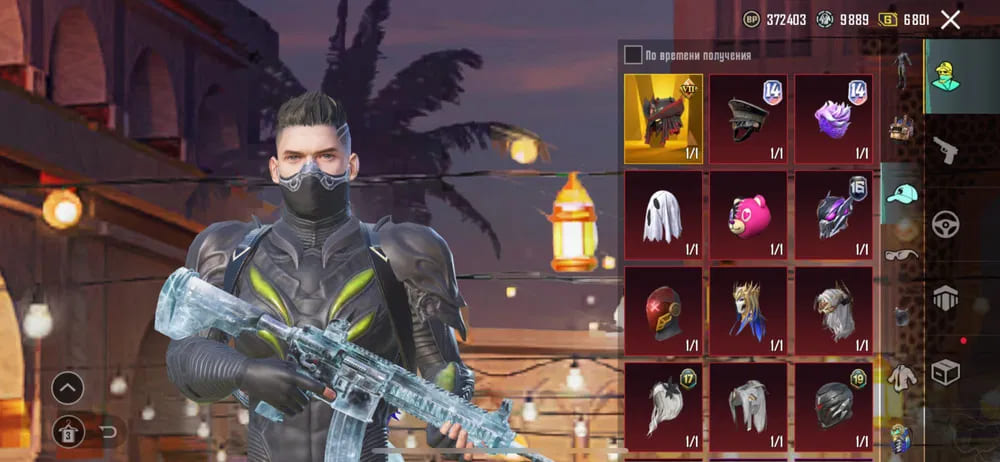The width and height of the screenshot is (1000, 462).
Task: Select the pink bear head item
Action: [x=748, y=215]
